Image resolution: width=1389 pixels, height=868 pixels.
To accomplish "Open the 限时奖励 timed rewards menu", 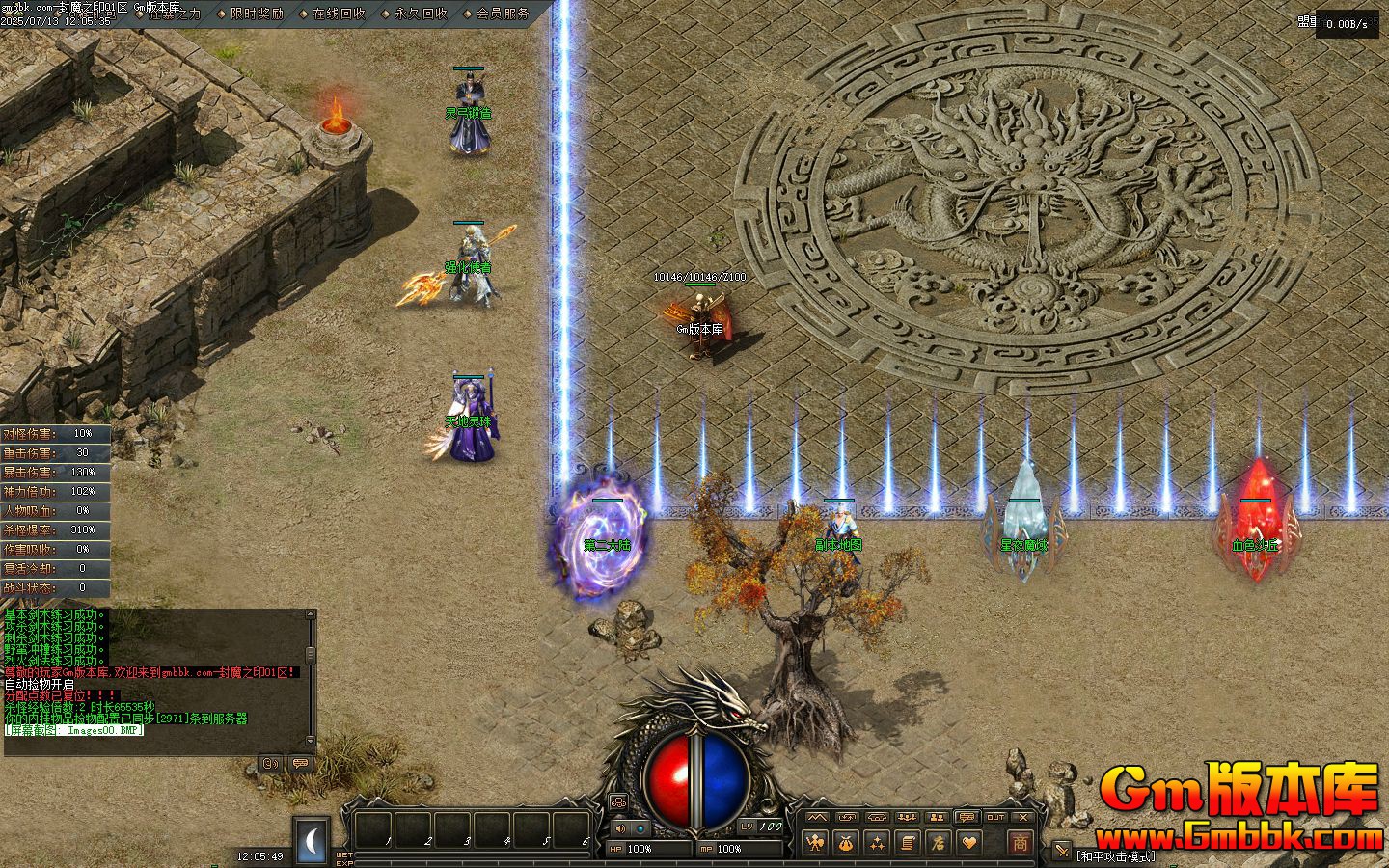I will [x=257, y=14].
